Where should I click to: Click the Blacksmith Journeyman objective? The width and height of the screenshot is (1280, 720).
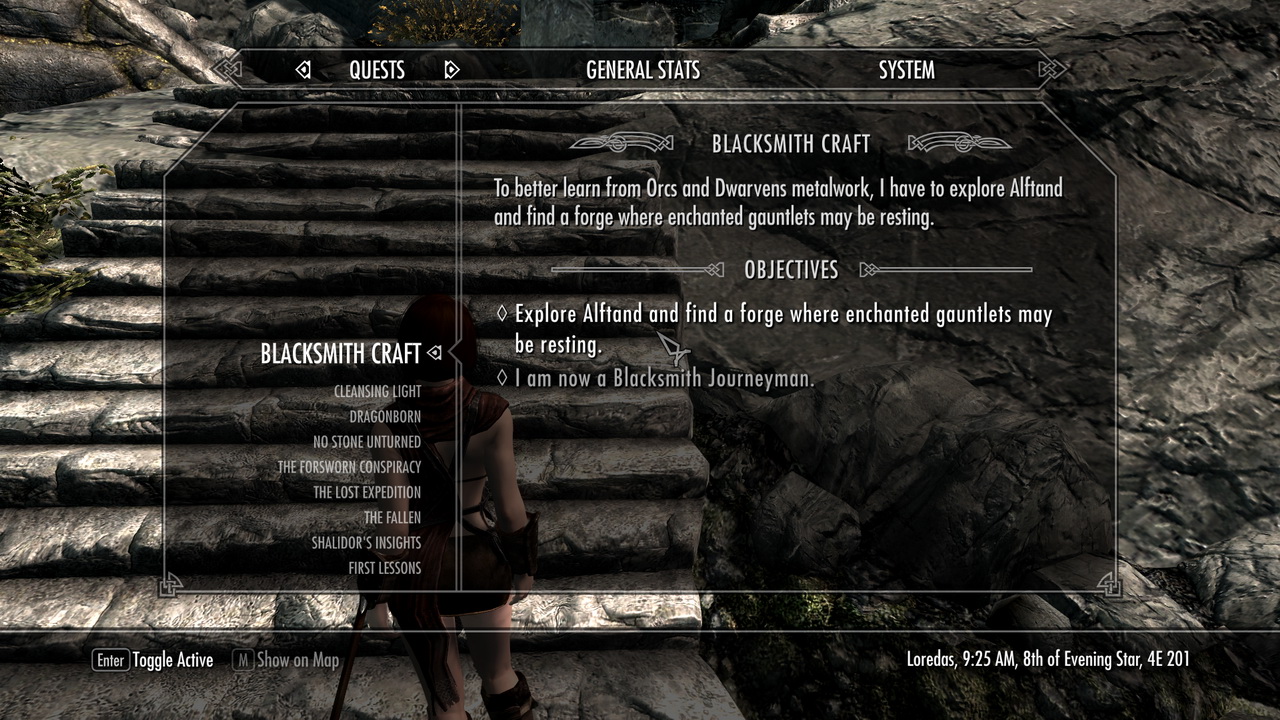[x=664, y=378]
